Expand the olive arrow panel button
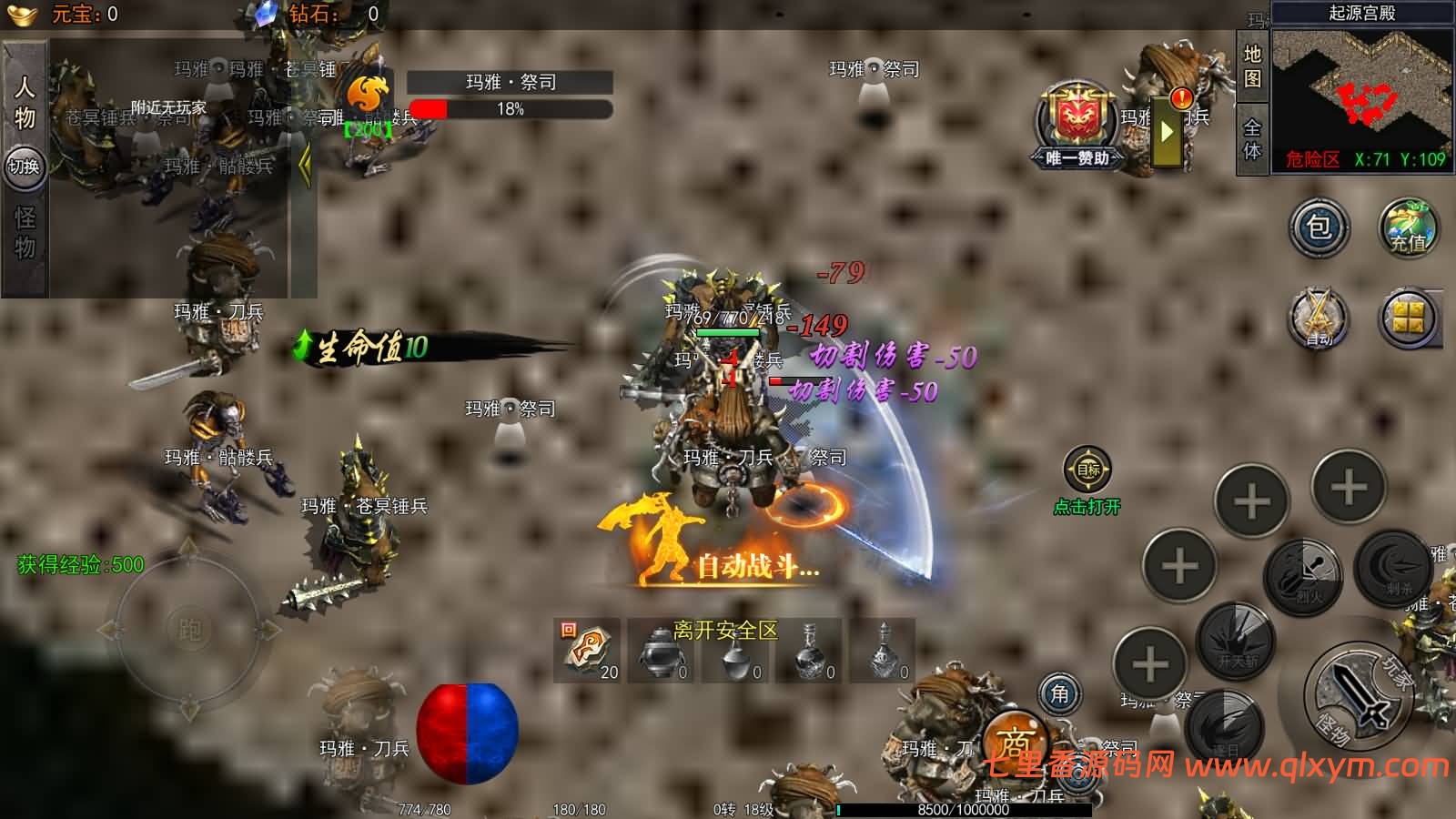The image size is (1456, 819). tap(1167, 131)
